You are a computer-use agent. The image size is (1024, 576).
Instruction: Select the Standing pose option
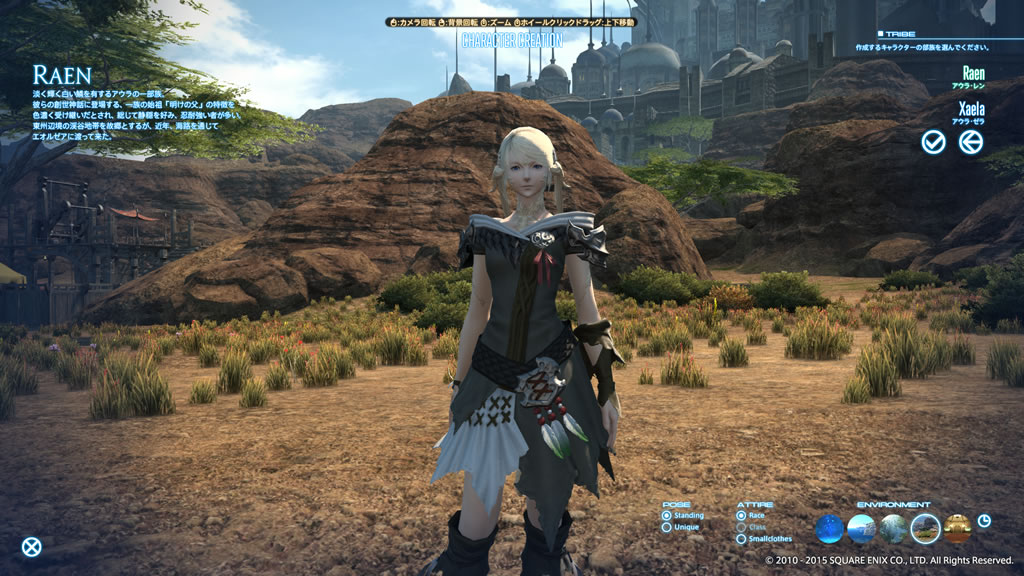pos(667,516)
